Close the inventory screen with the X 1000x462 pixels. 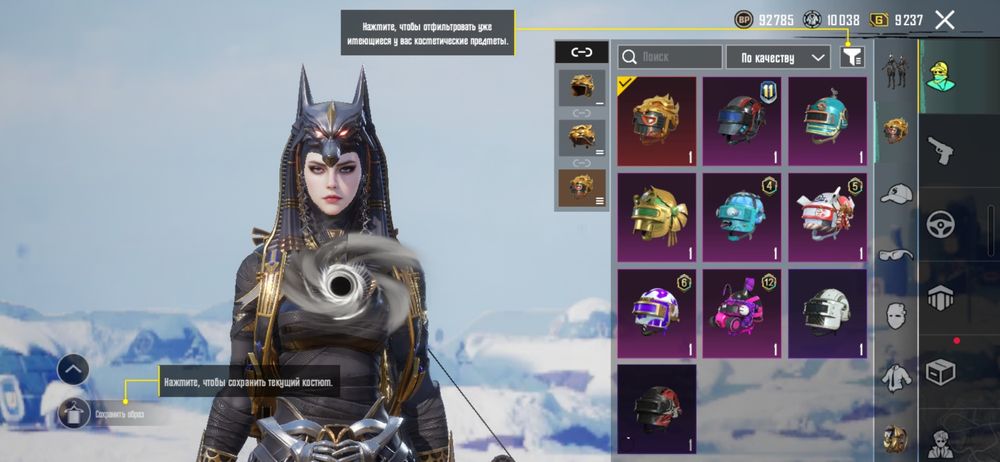click(944, 19)
